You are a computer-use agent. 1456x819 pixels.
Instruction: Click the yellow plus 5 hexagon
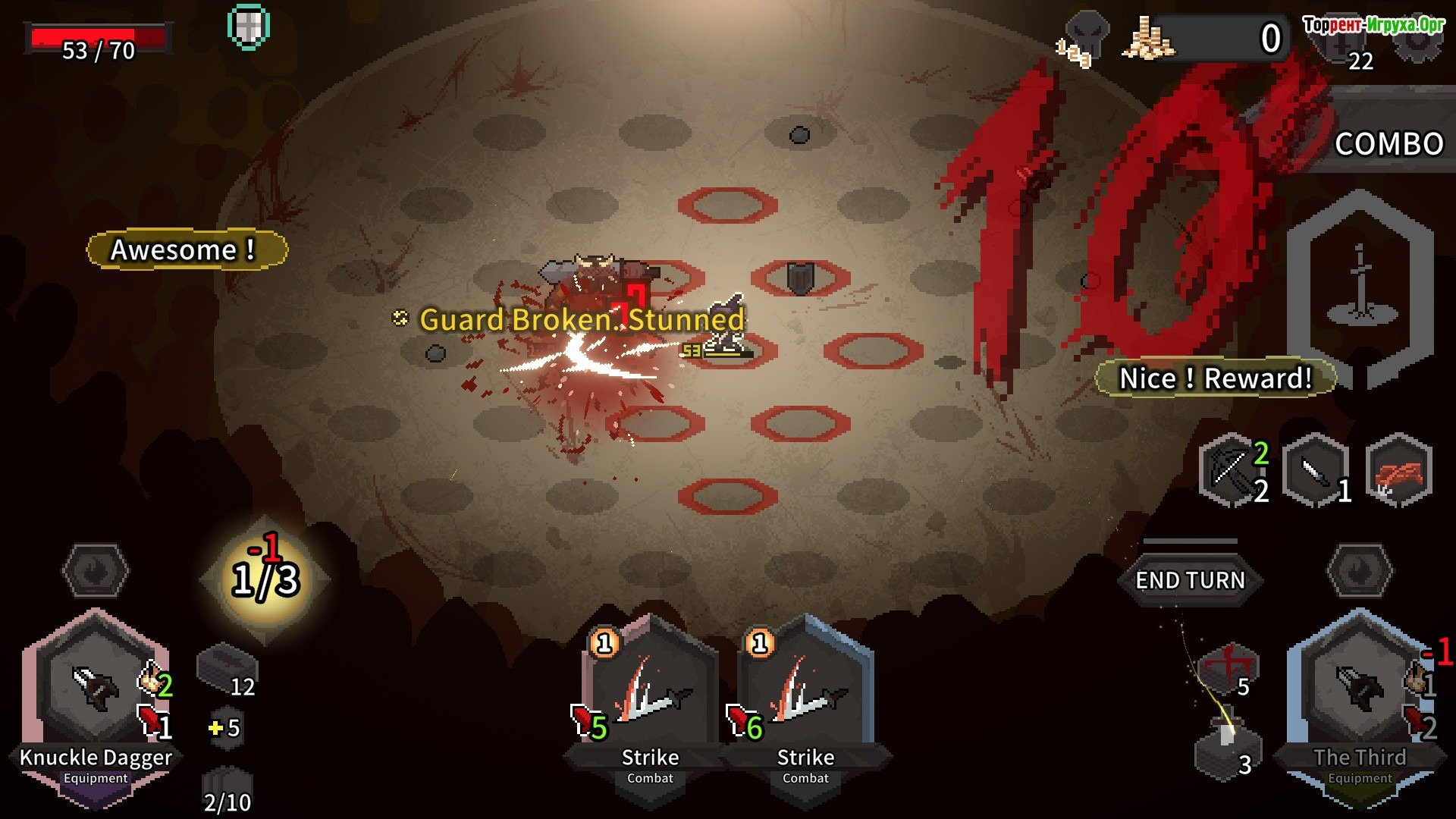click(225, 728)
